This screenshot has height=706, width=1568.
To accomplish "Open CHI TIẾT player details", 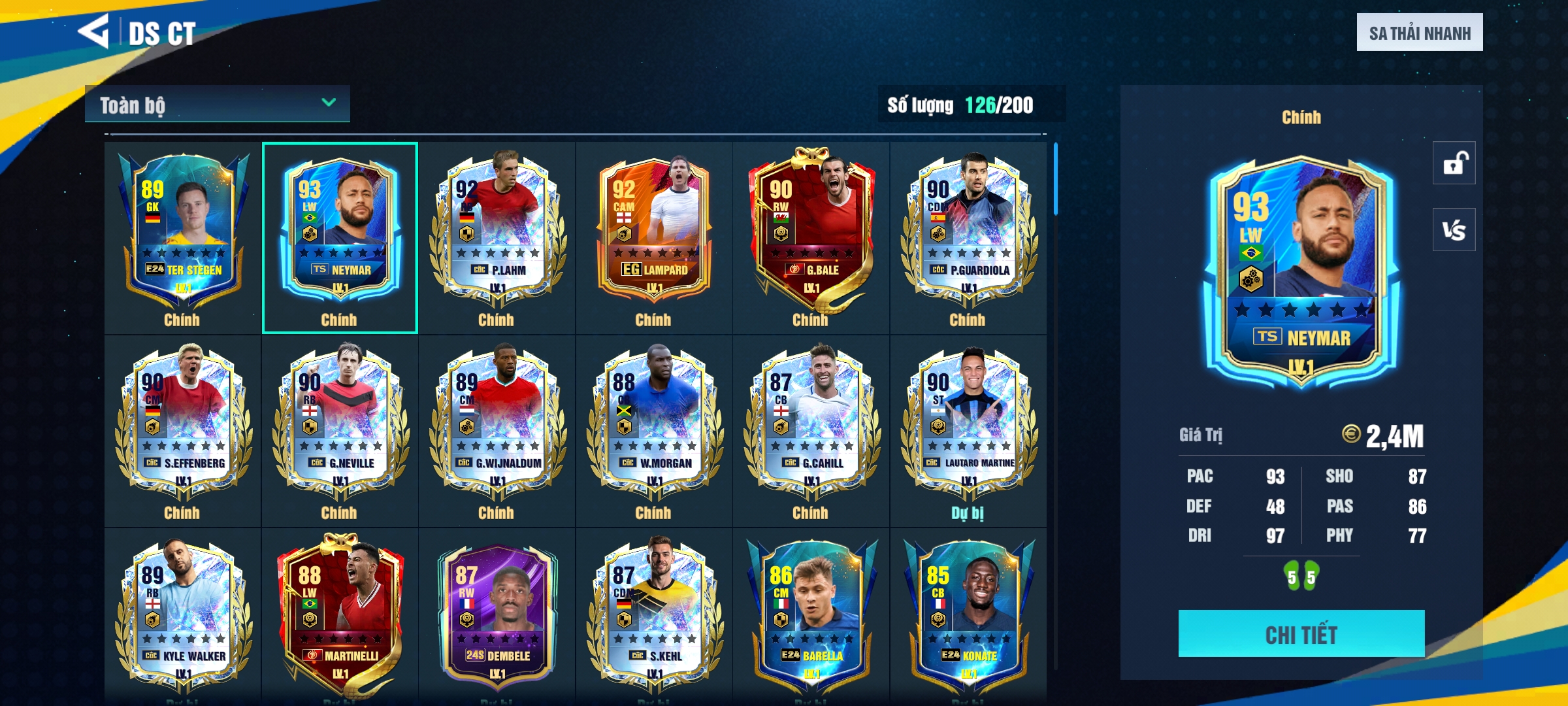I will coord(1301,633).
